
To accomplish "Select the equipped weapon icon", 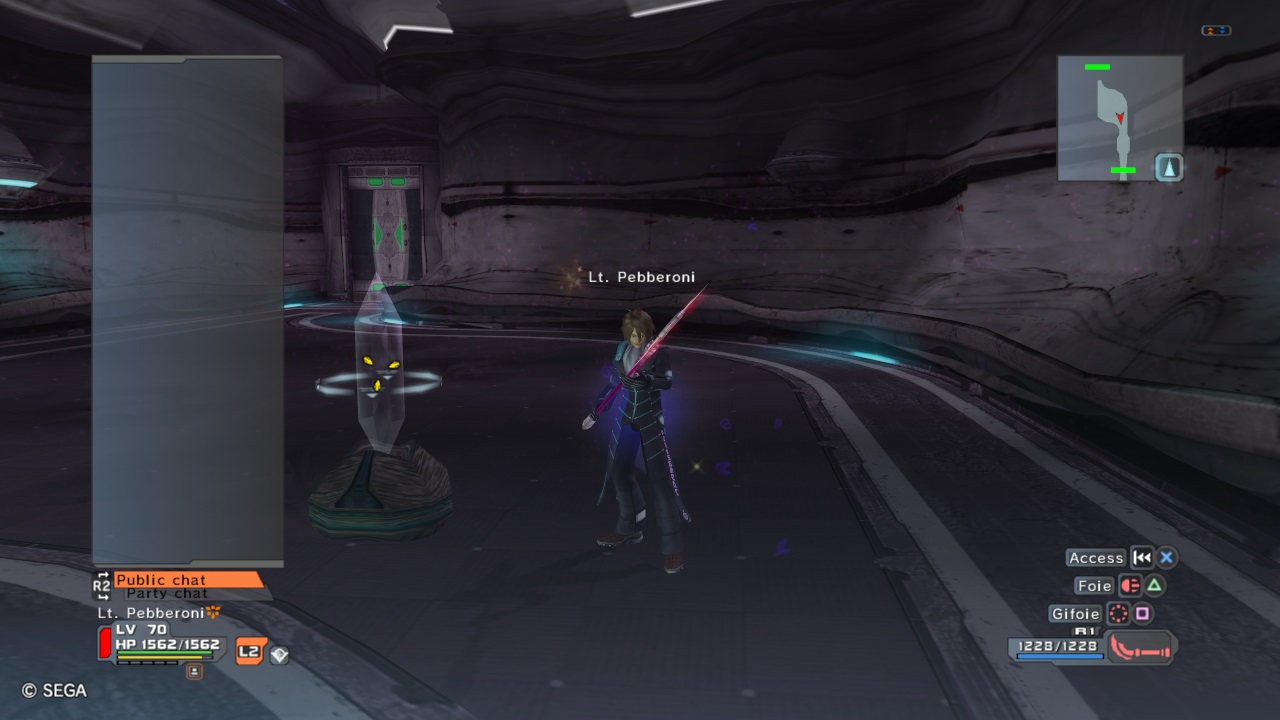I will (1141, 648).
